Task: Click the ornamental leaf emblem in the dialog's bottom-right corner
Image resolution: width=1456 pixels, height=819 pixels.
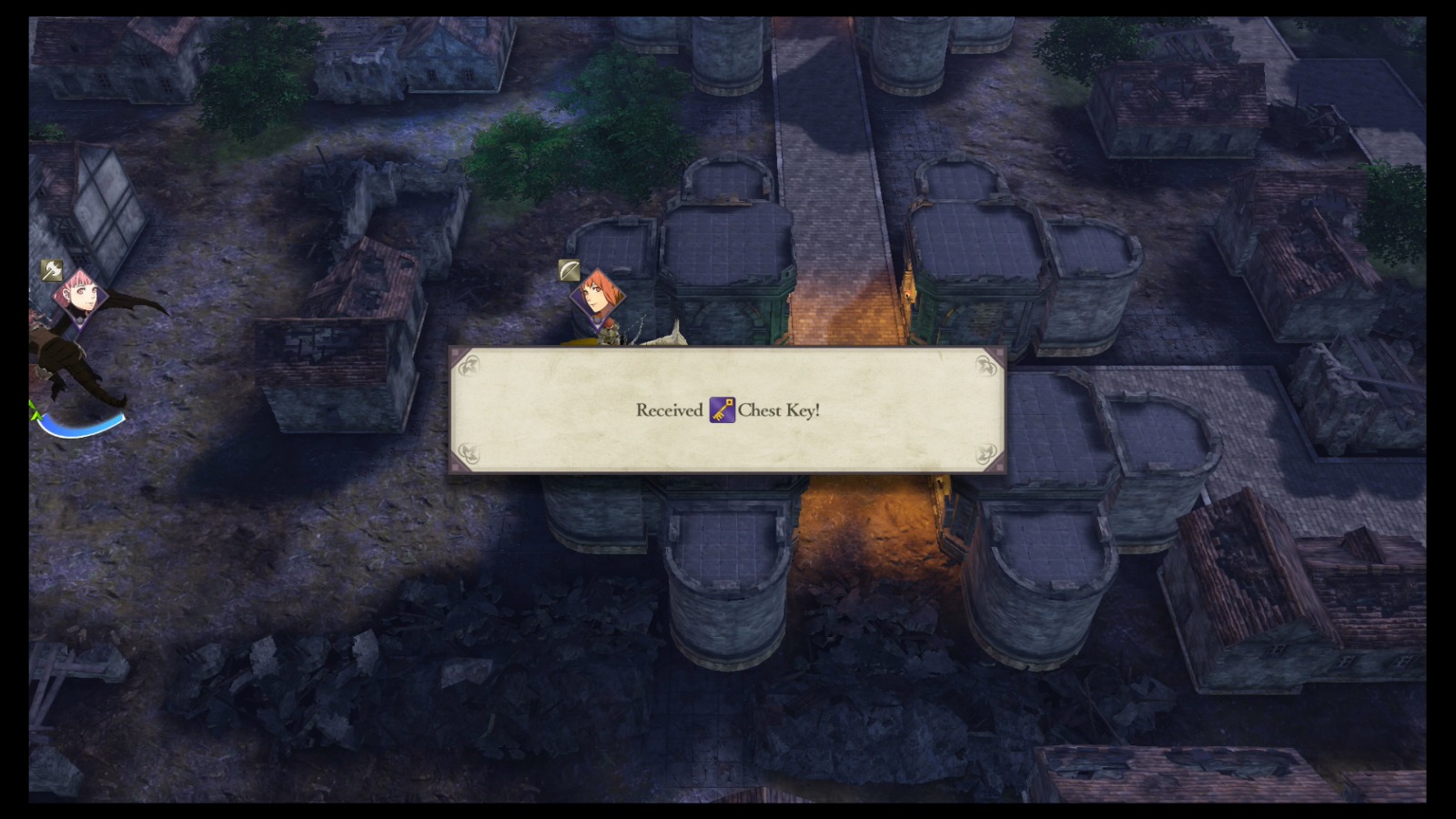Action: pos(986,454)
